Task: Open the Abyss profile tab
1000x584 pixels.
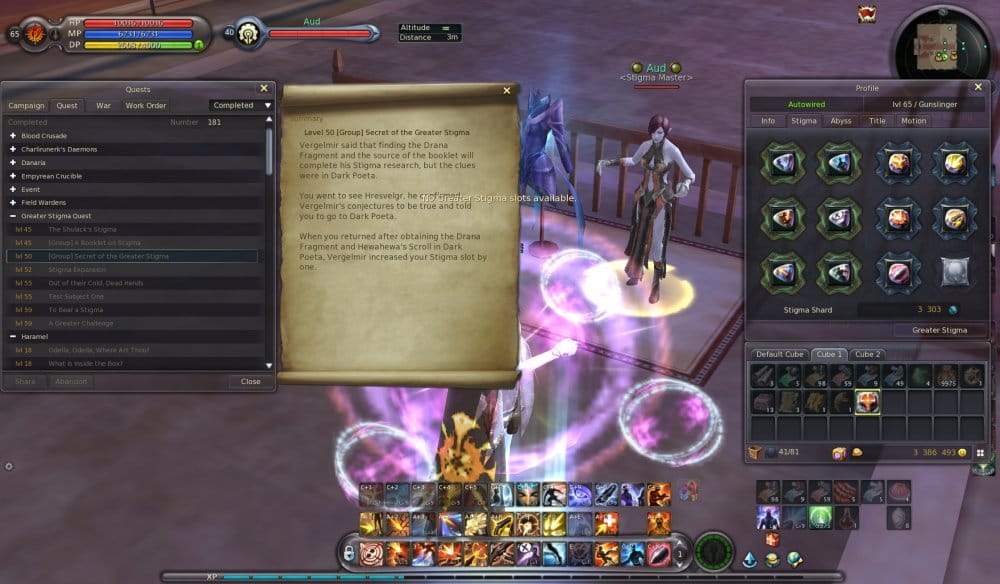Action: point(841,121)
